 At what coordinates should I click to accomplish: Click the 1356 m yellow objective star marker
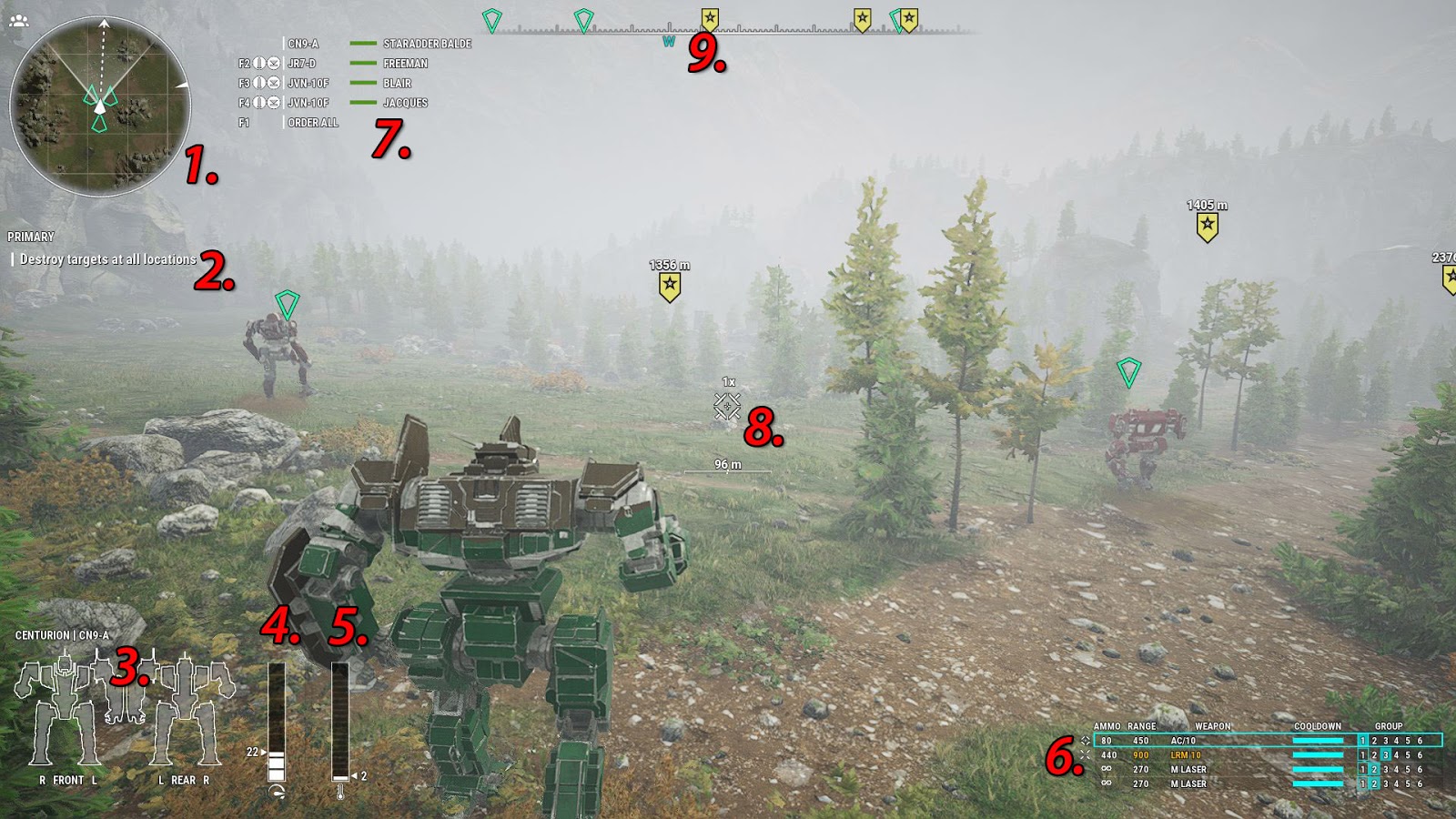click(x=670, y=283)
